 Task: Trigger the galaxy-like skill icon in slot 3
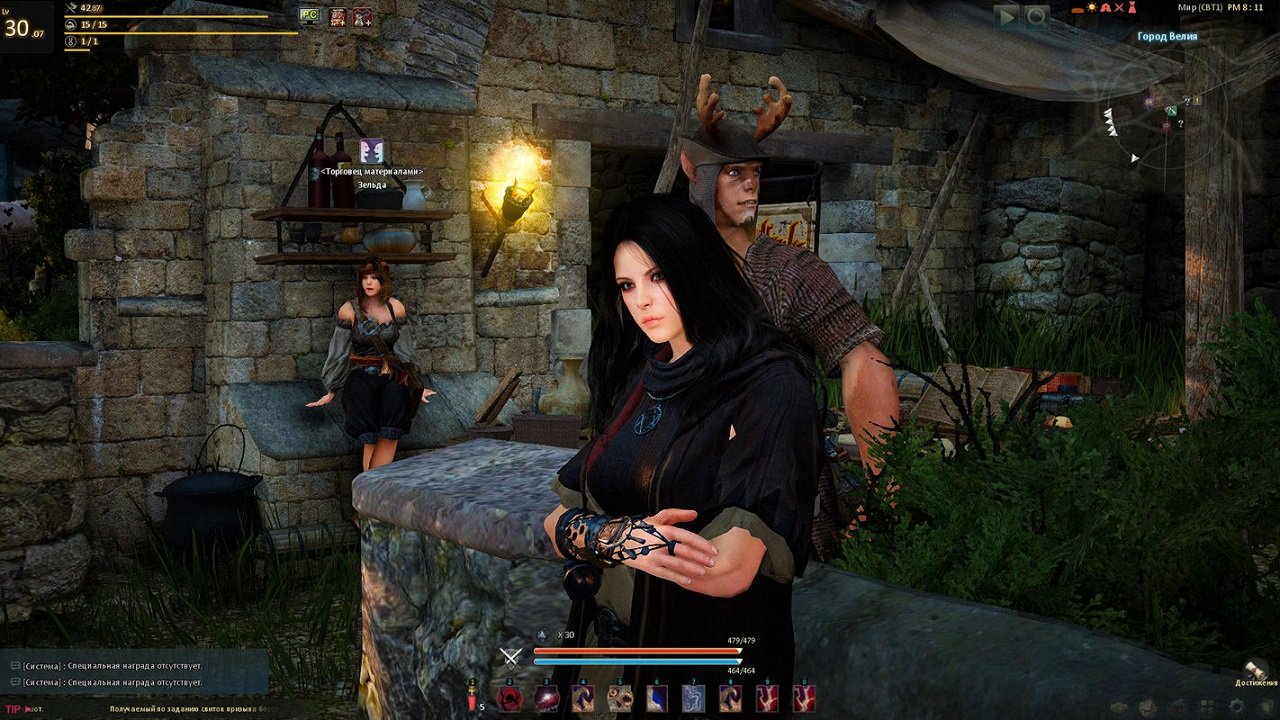pos(546,697)
